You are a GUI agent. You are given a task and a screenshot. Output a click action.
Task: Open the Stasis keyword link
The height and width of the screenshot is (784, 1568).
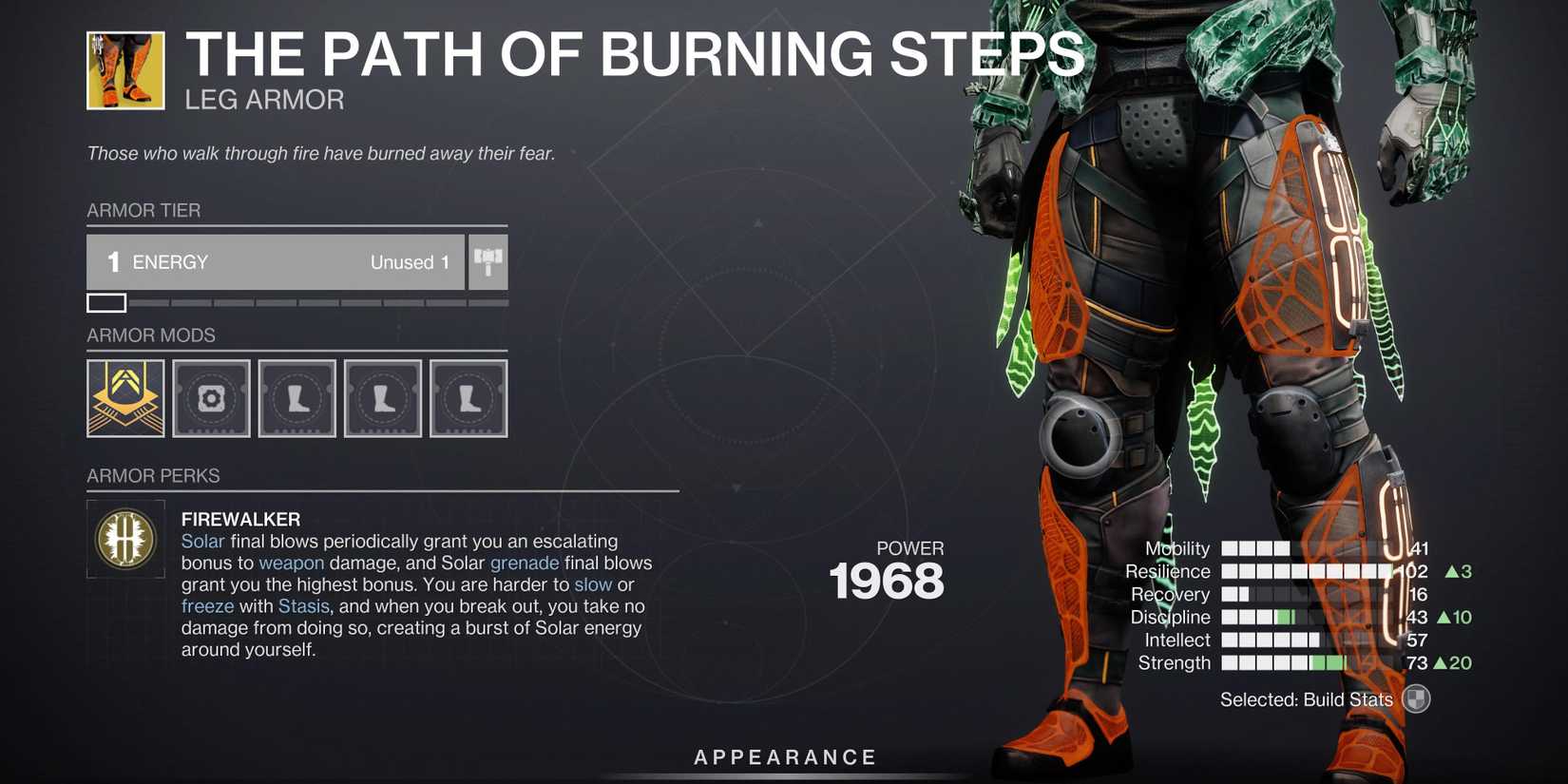pos(304,605)
